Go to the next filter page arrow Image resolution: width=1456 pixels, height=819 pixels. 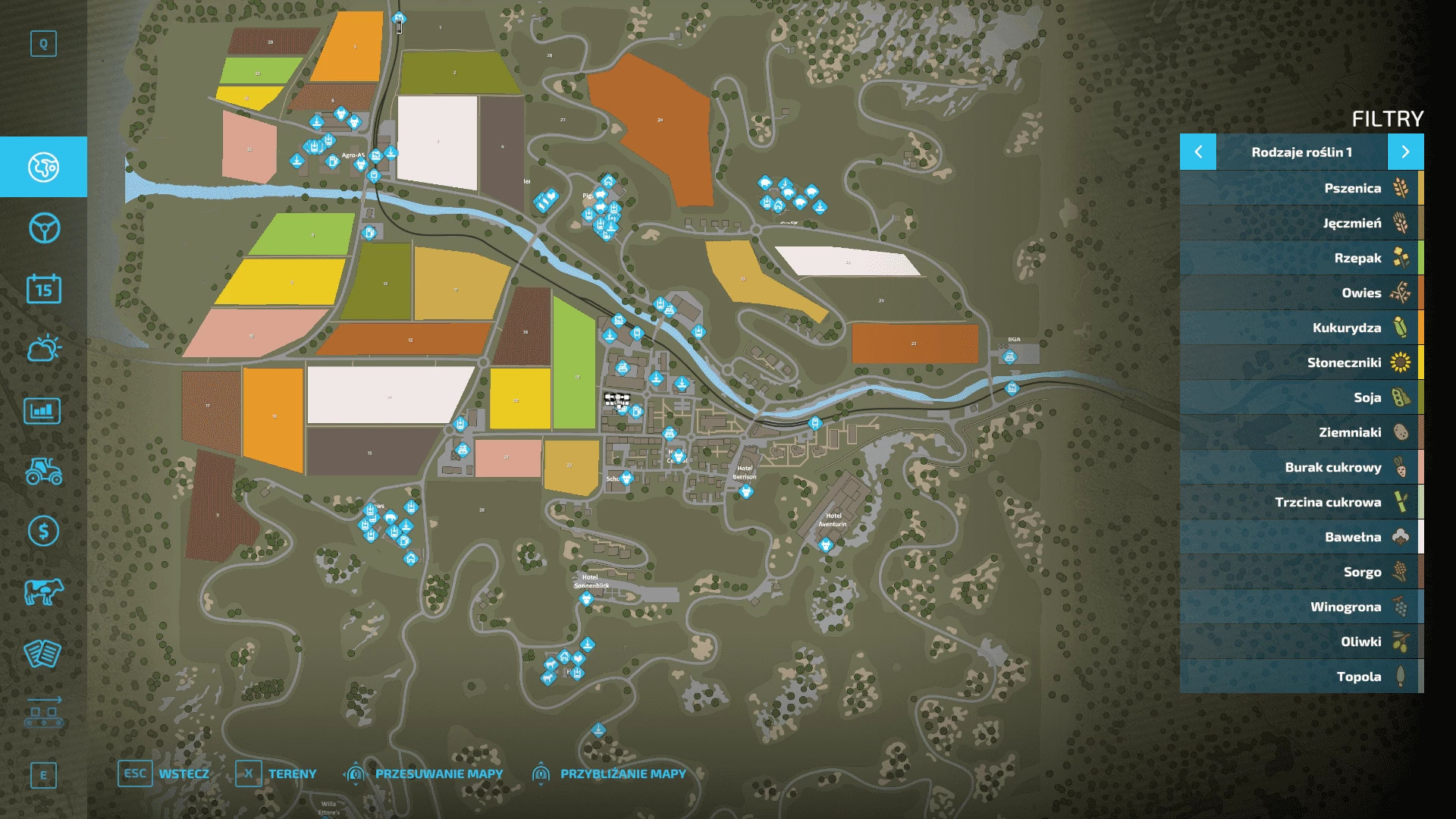pos(1405,152)
